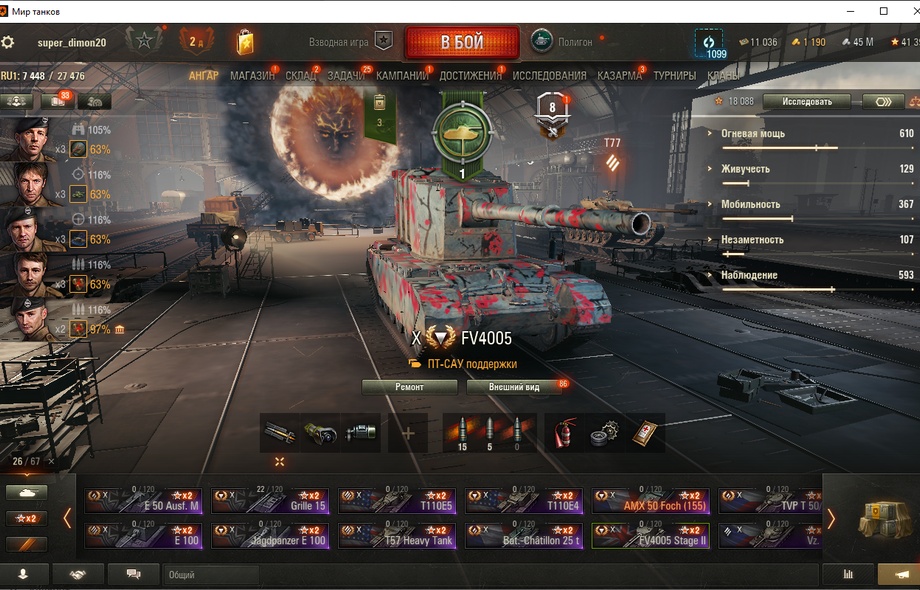The width and height of the screenshot is (920, 590).
Task: Select the T57 Heavy Tank card
Action: [x=397, y=536]
